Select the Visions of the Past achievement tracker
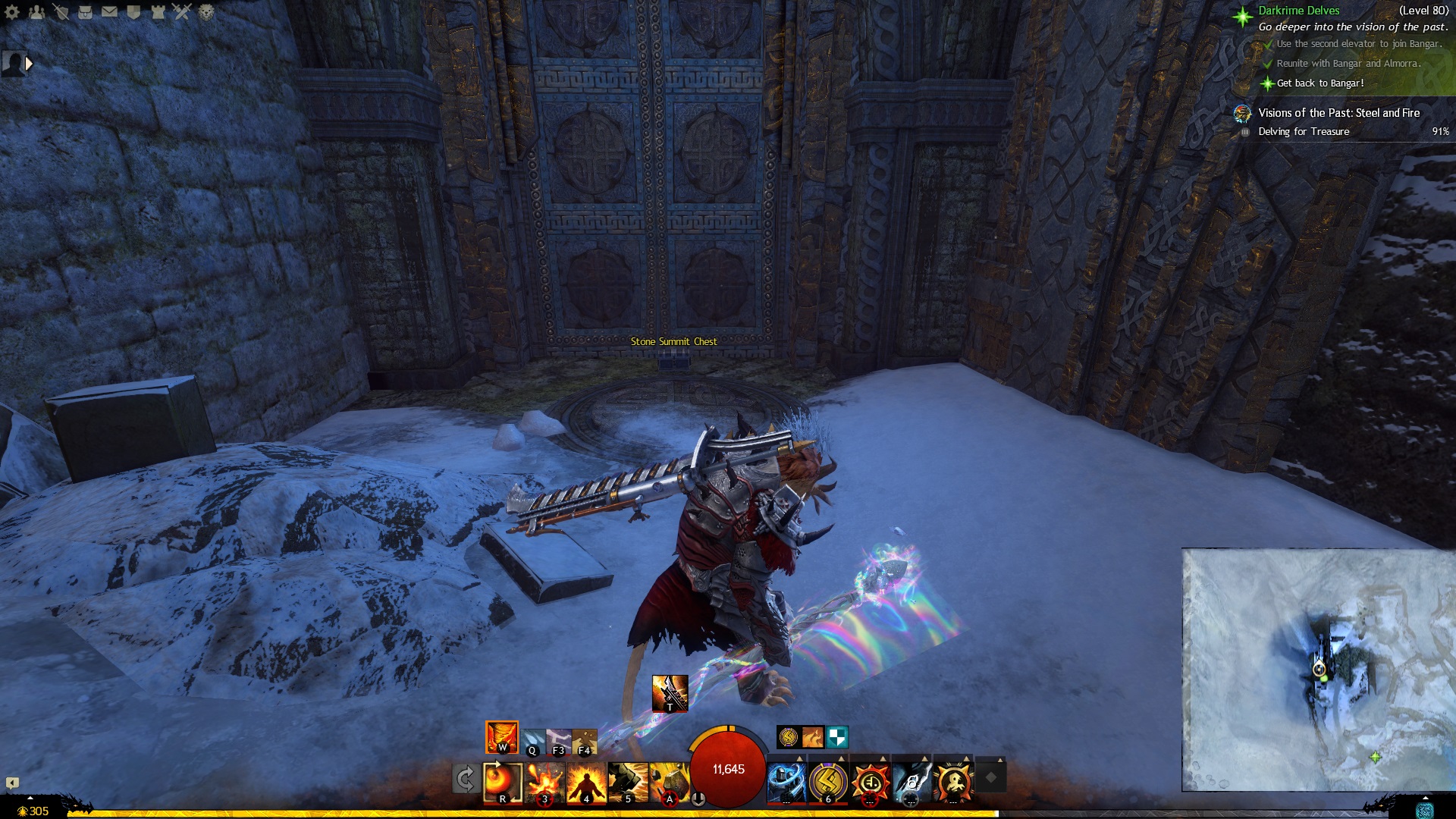Viewport: 1456px width, 819px height. point(1338,113)
